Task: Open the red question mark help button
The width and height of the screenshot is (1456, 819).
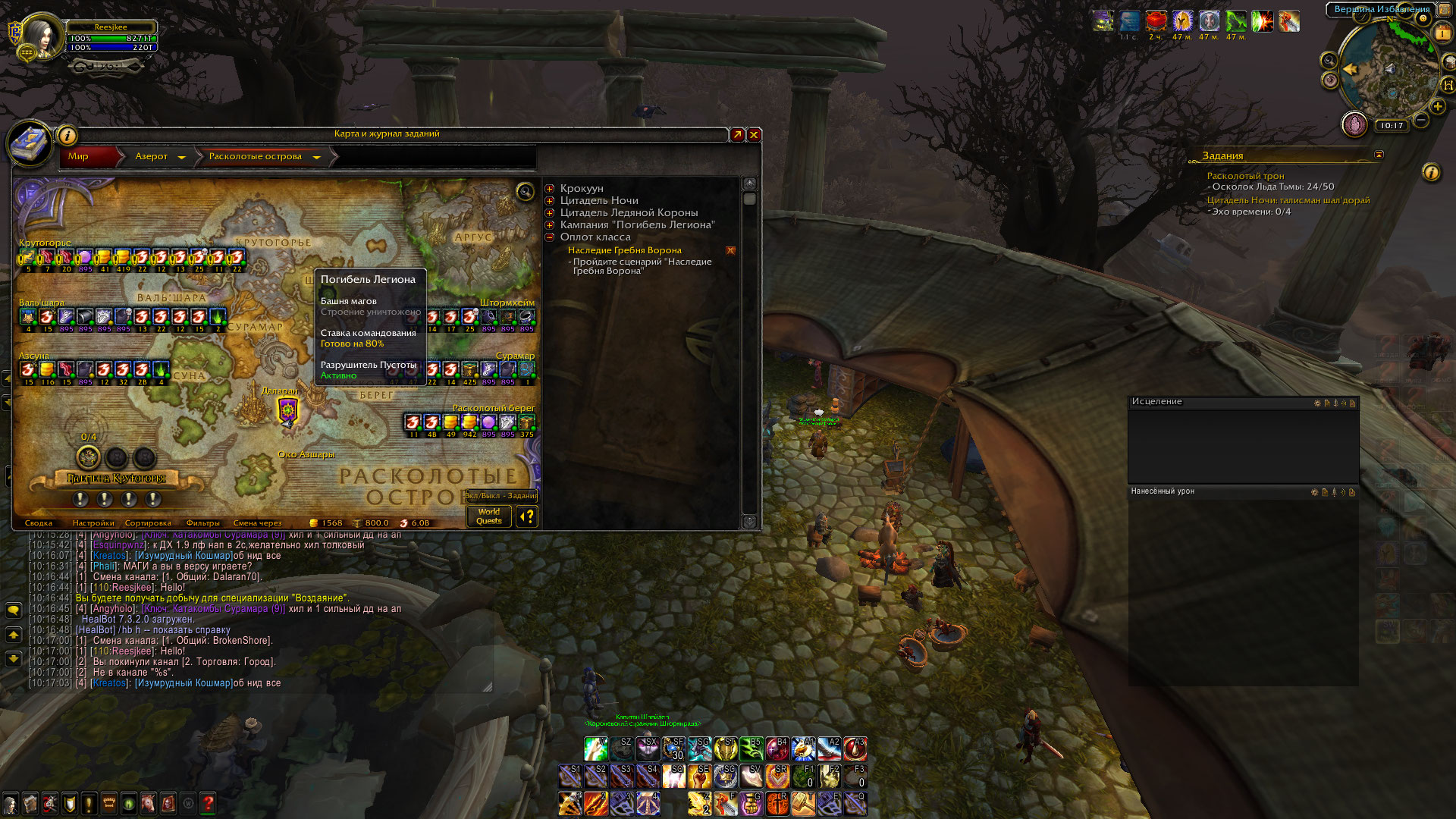Action: (x=208, y=802)
